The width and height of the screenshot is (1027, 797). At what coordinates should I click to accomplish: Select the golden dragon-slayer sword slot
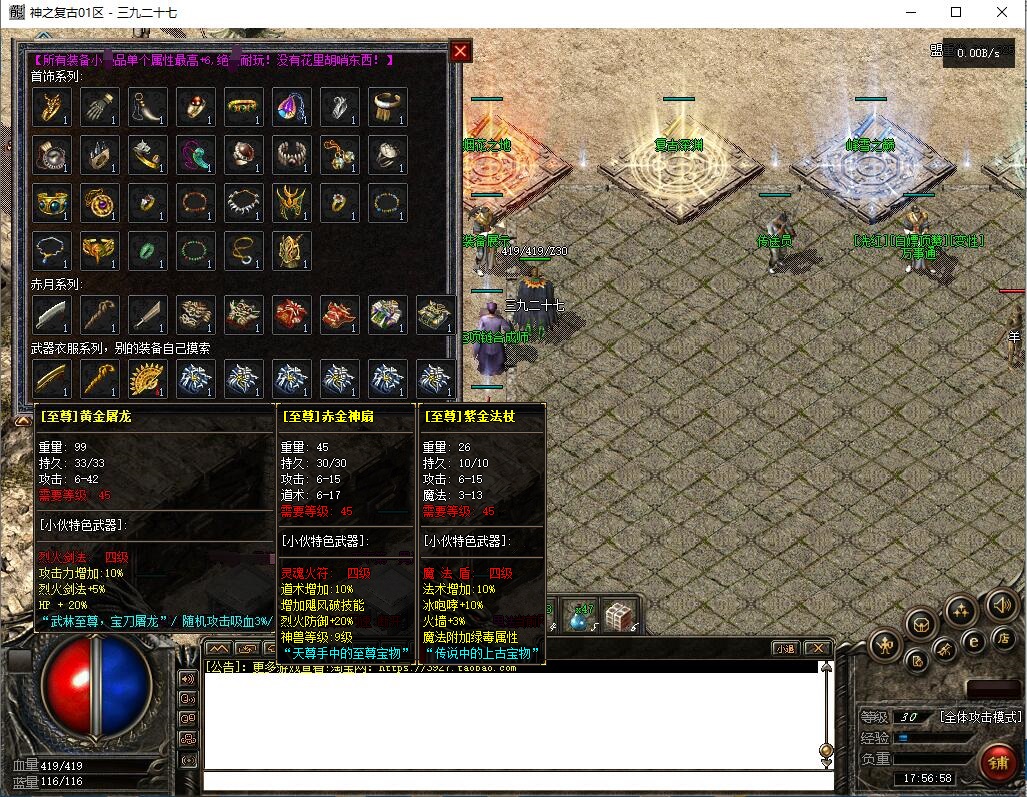[52, 379]
